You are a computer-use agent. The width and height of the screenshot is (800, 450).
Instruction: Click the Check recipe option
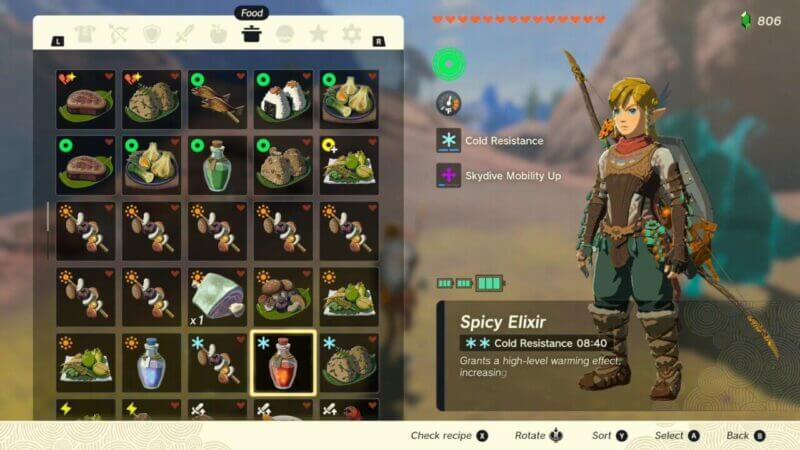(449, 435)
